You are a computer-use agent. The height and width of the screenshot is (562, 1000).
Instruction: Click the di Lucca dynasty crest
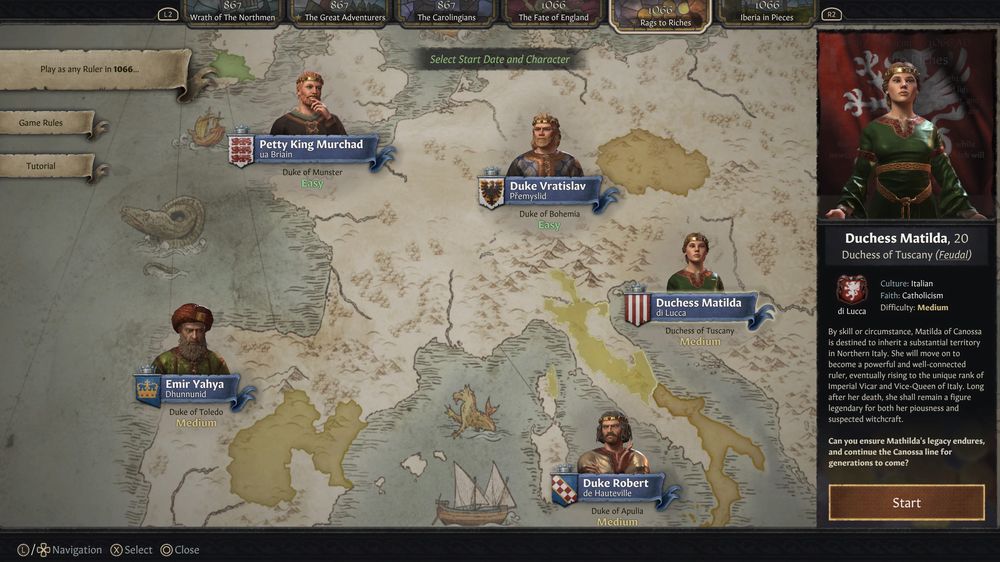pos(851,291)
